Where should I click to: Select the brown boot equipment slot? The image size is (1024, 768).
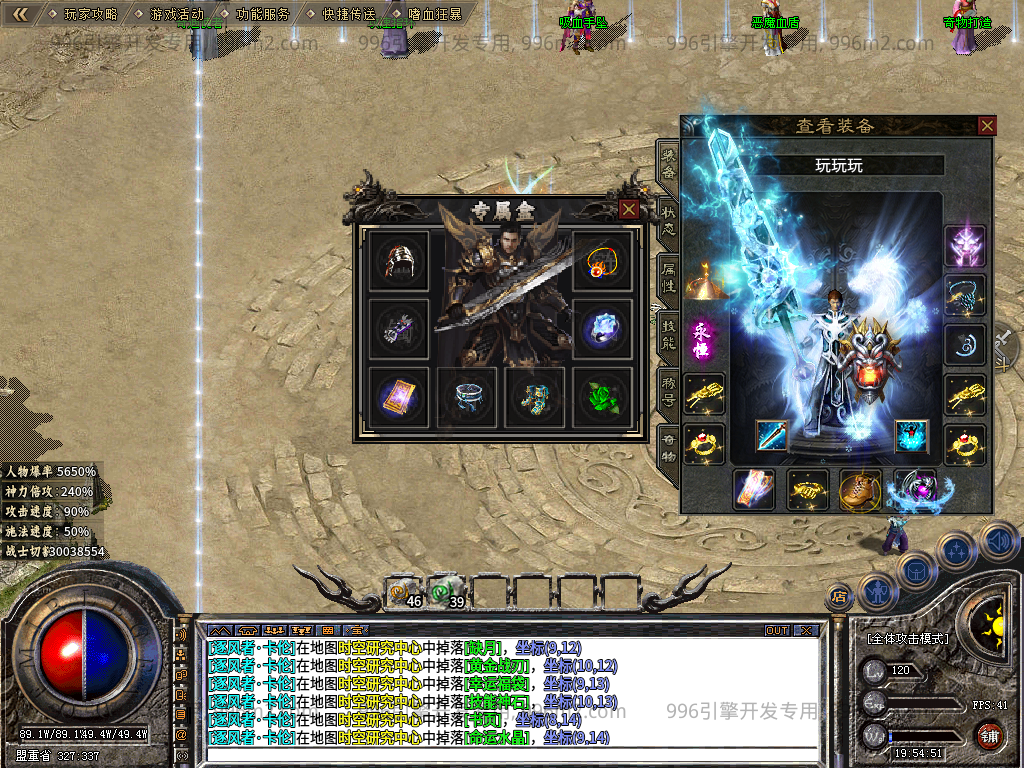(x=861, y=490)
